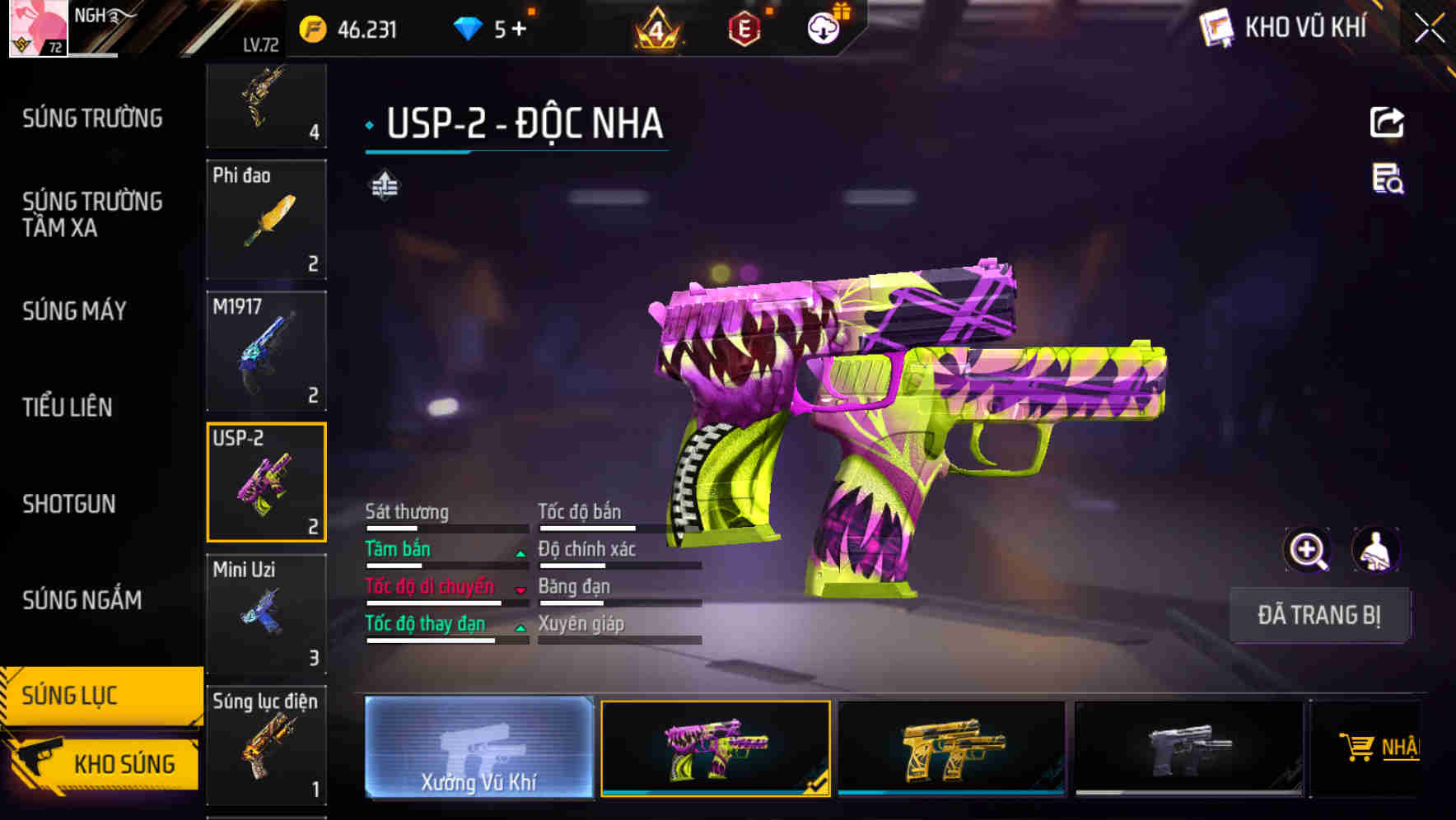
Task: Select the zoom-in magnifier icon
Action: (x=1308, y=550)
